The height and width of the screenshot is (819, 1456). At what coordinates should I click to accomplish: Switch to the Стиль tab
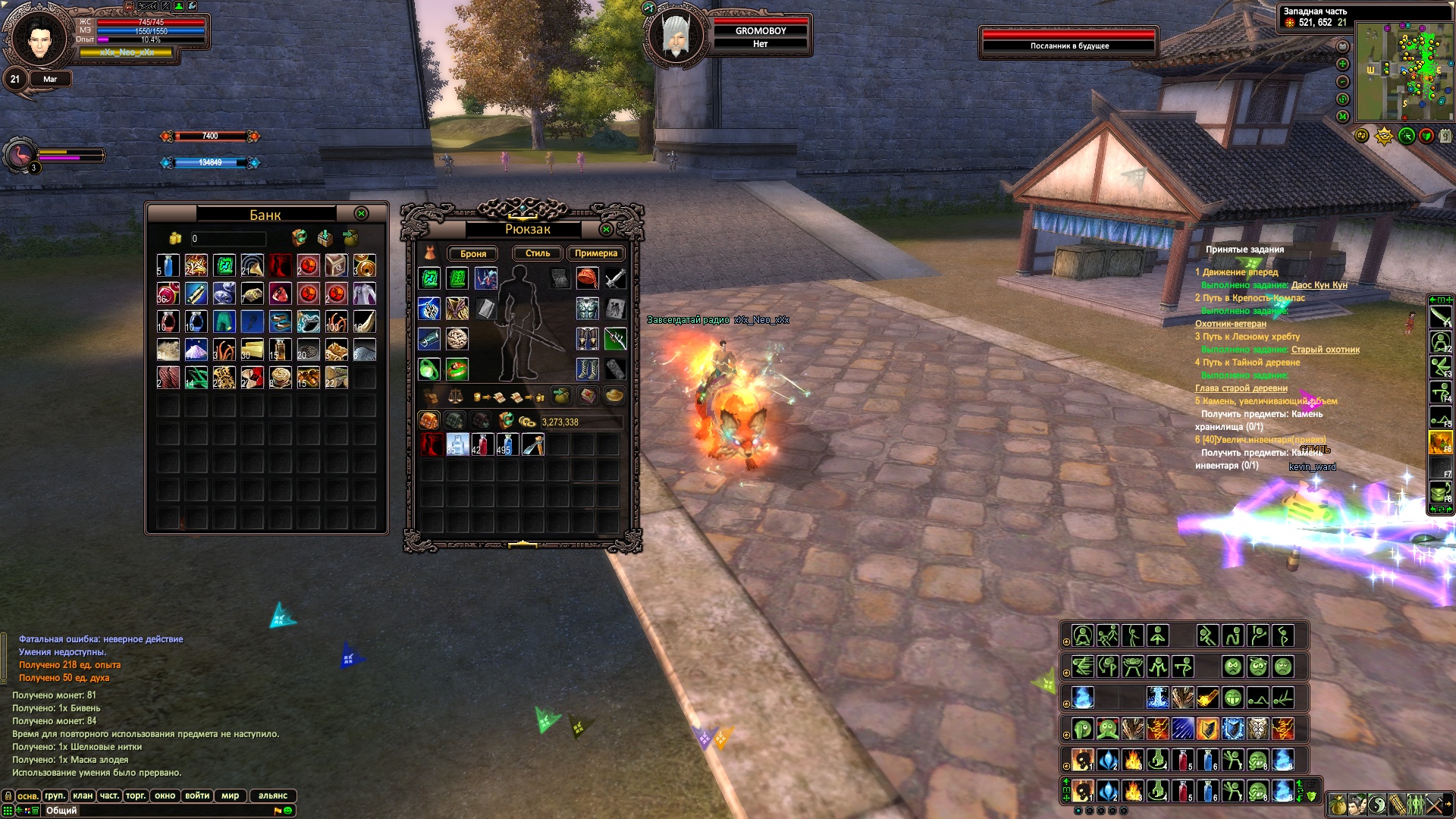pyautogui.click(x=537, y=253)
